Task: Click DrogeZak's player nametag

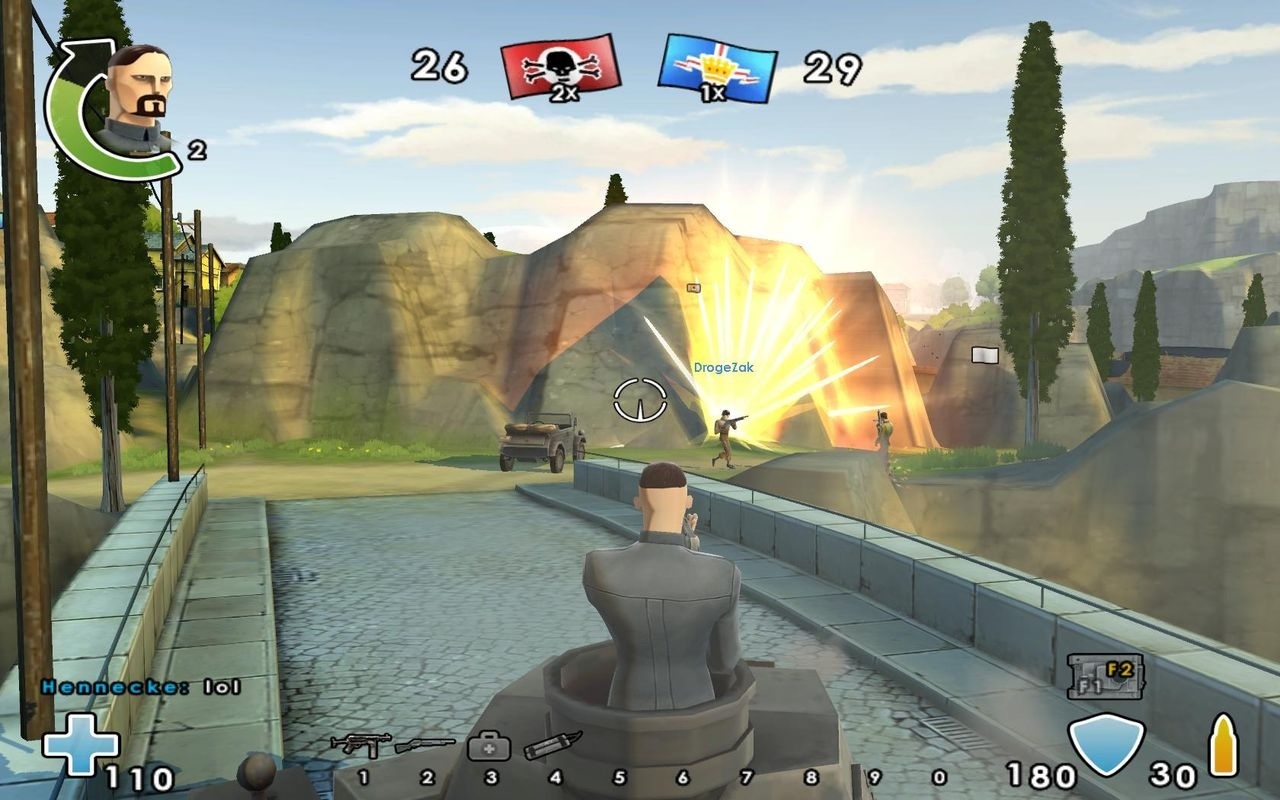Action: 724,366
